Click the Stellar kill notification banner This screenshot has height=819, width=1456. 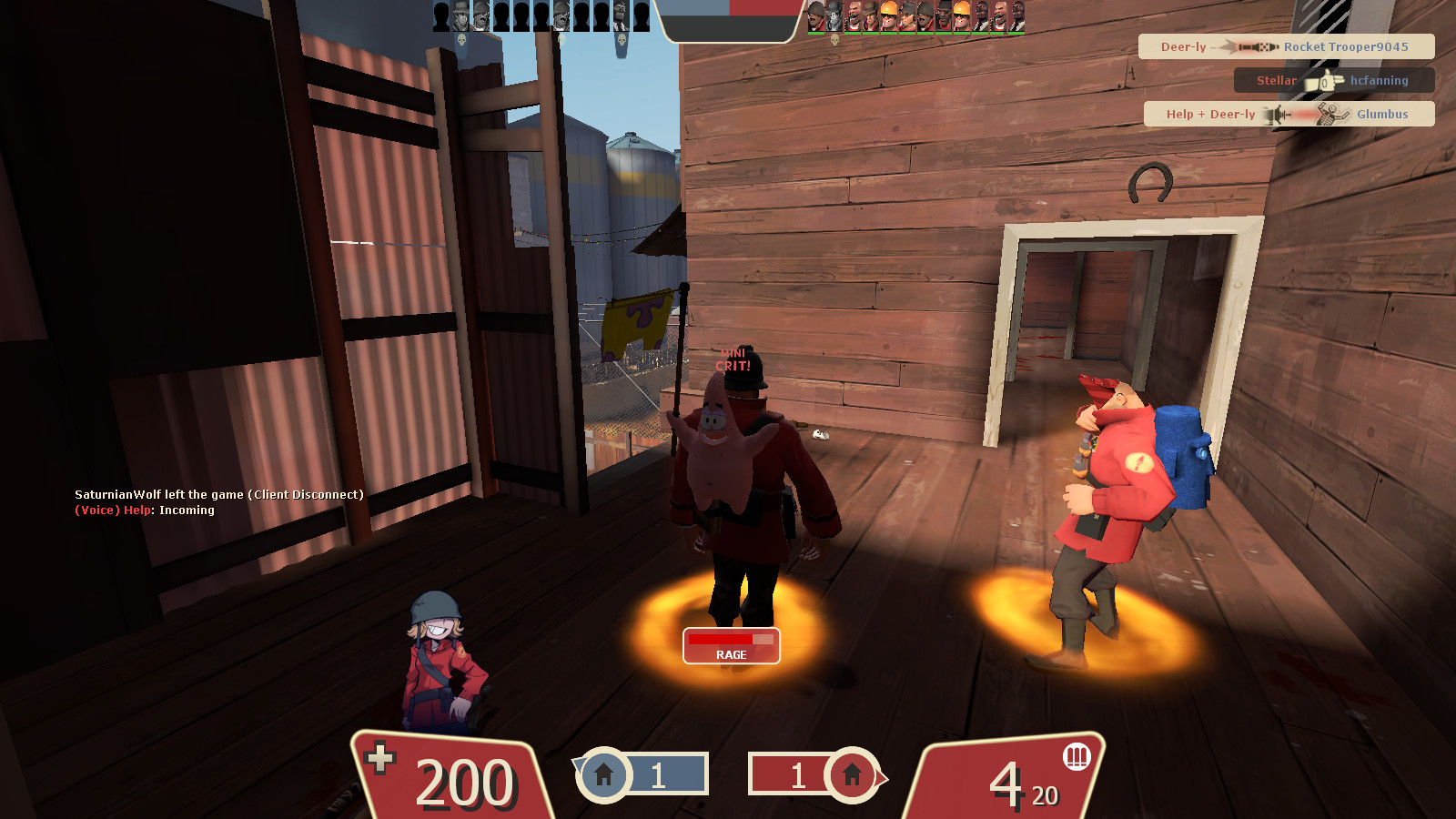[x=1333, y=80]
